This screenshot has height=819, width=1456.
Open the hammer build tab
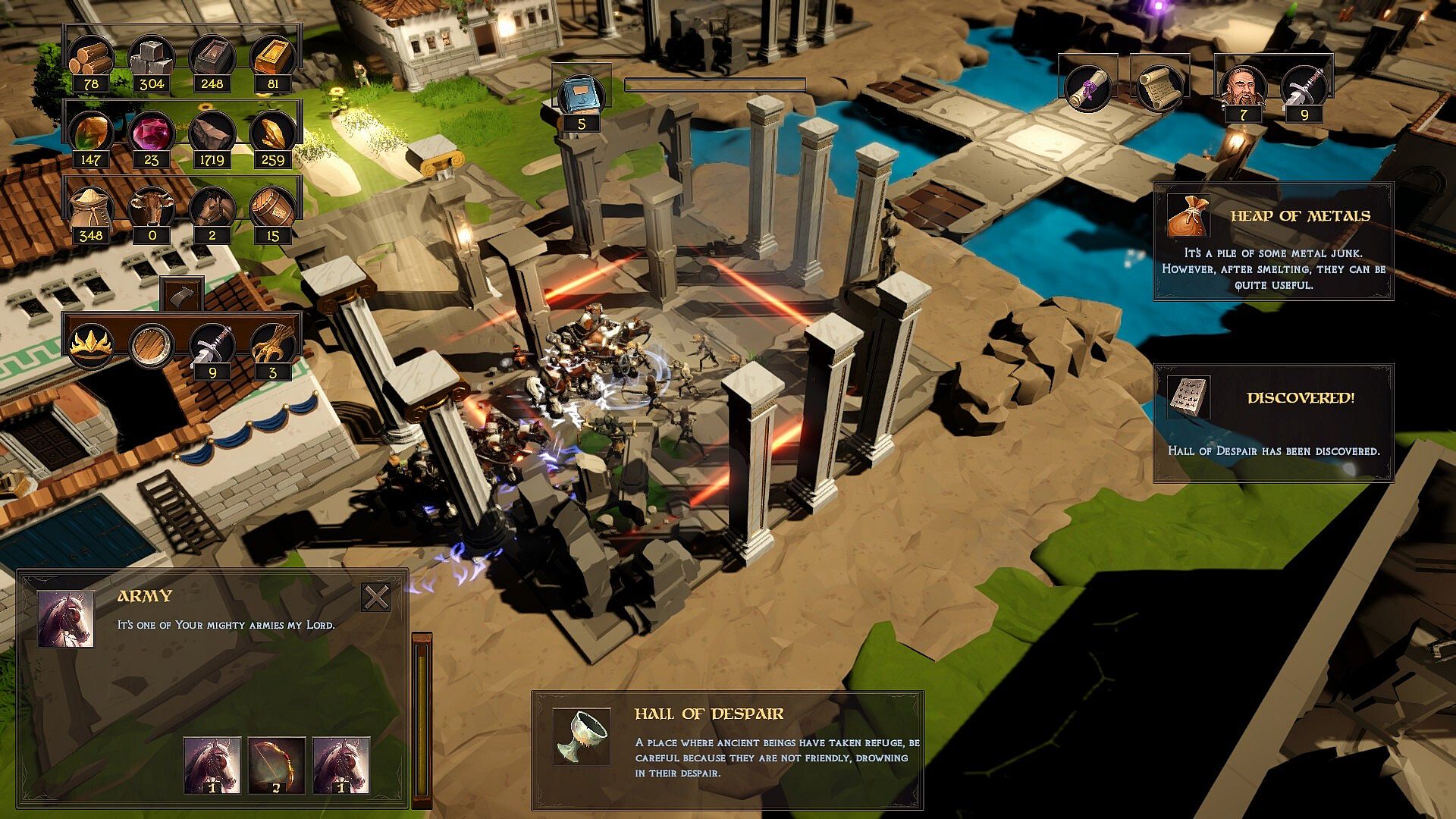(182, 294)
